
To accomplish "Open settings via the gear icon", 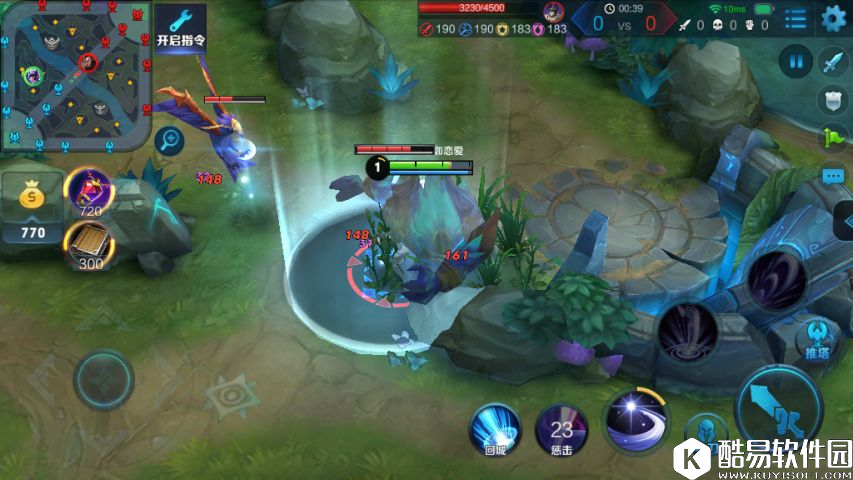I will [x=833, y=18].
